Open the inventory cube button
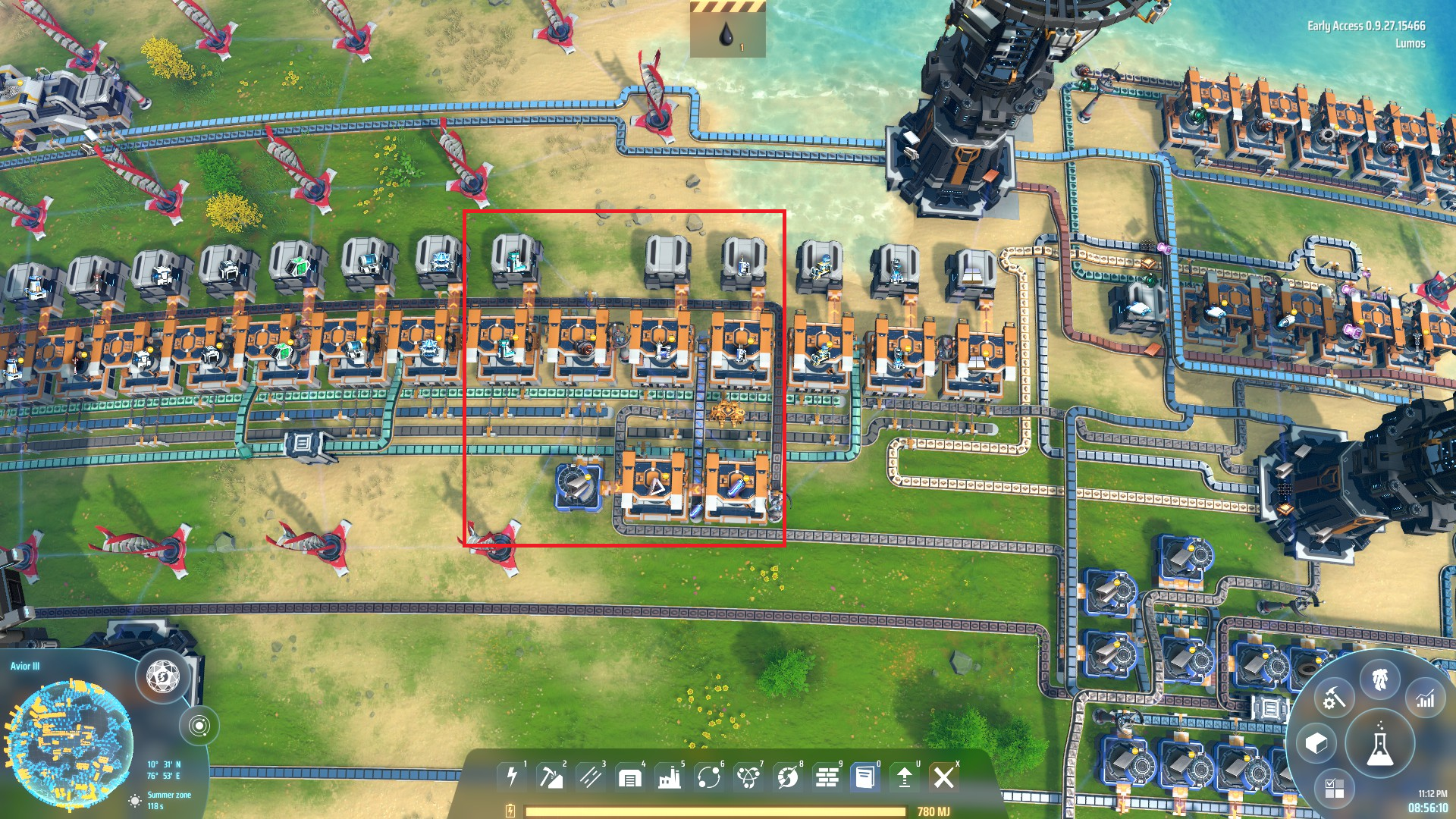Image resolution: width=1456 pixels, height=819 pixels. click(1316, 743)
